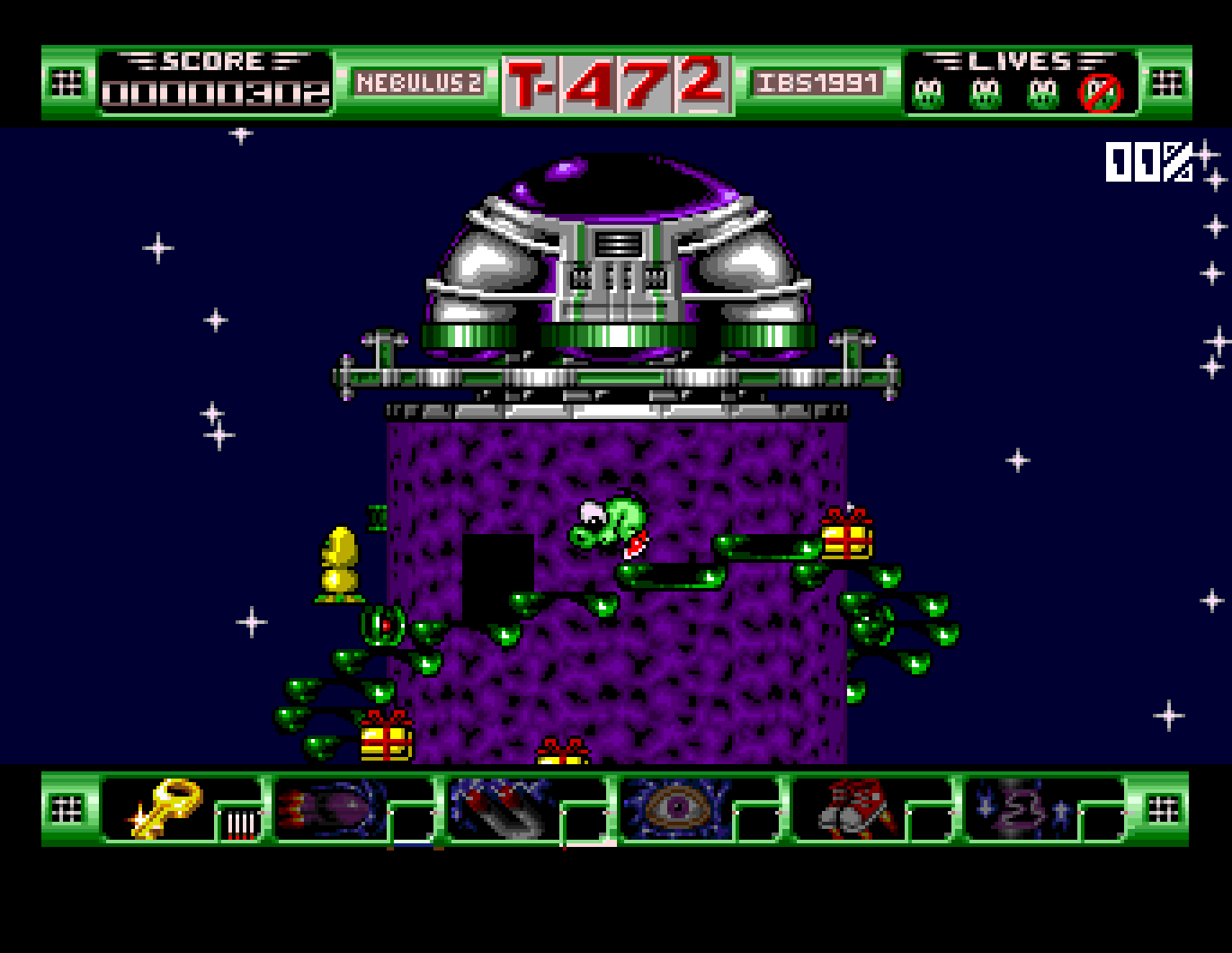Click the IBS1991 label in the HUD
The height and width of the screenshot is (953, 1232).
[x=817, y=81]
